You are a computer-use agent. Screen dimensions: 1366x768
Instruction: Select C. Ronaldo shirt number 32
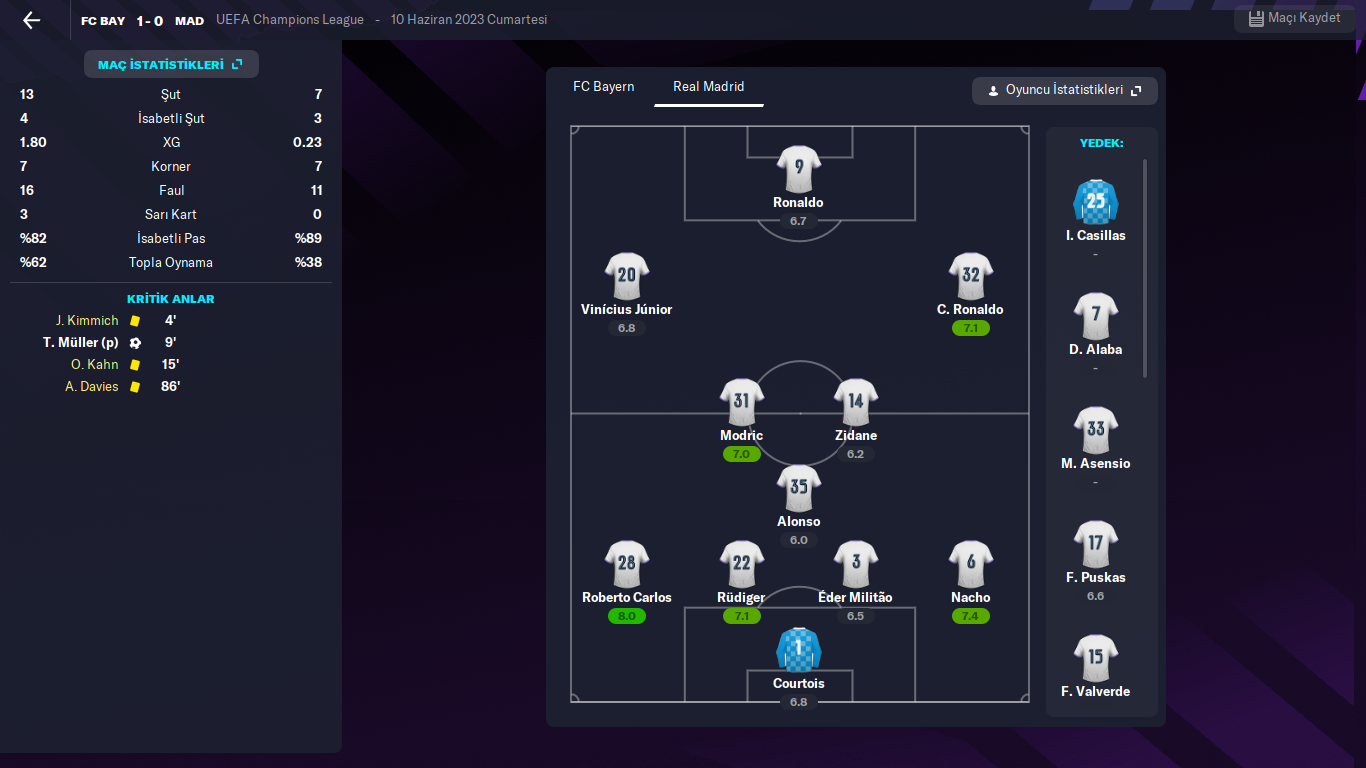(970, 277)
